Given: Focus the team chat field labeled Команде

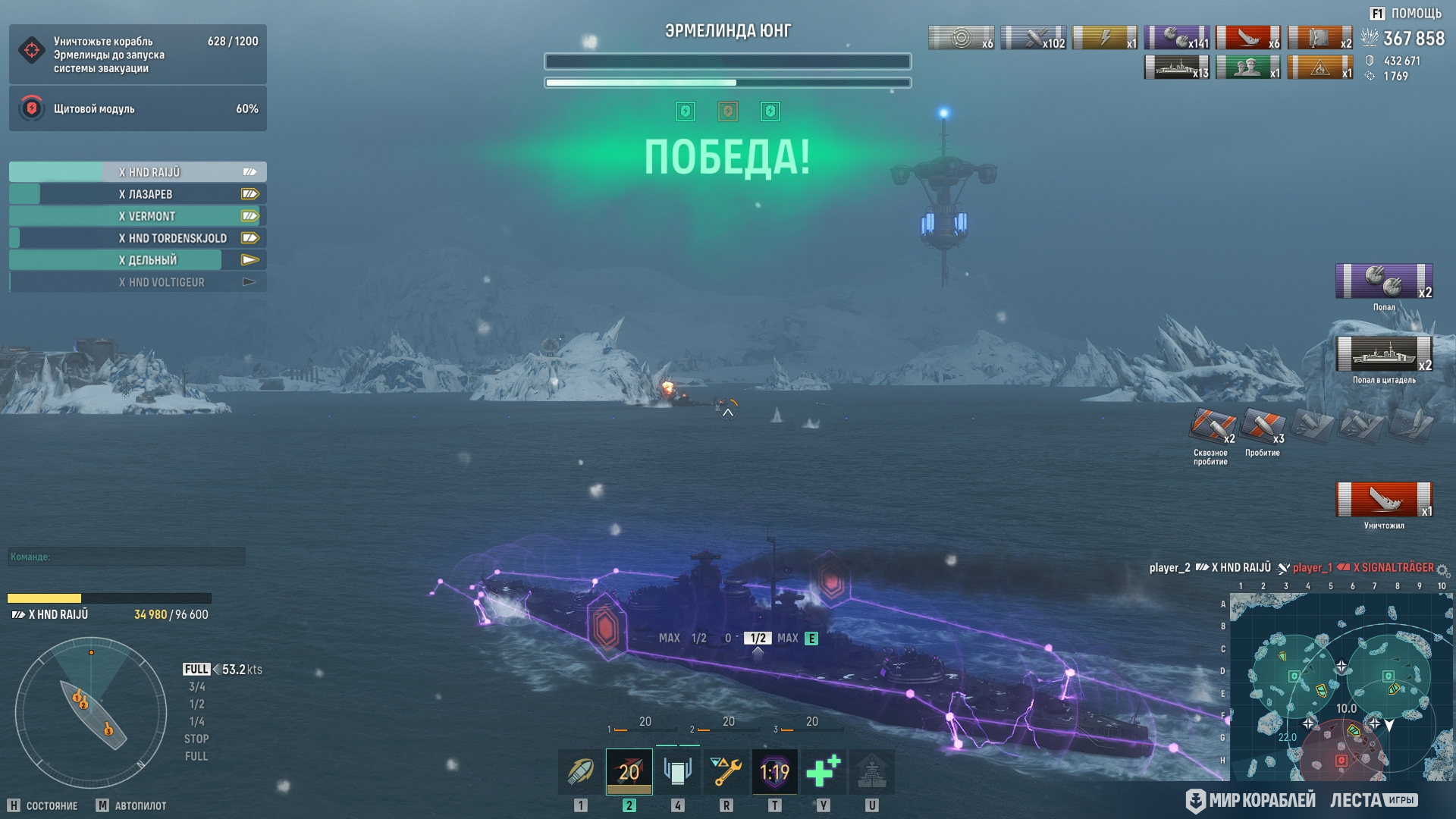Looking at the screenshot, I should 127,557.
